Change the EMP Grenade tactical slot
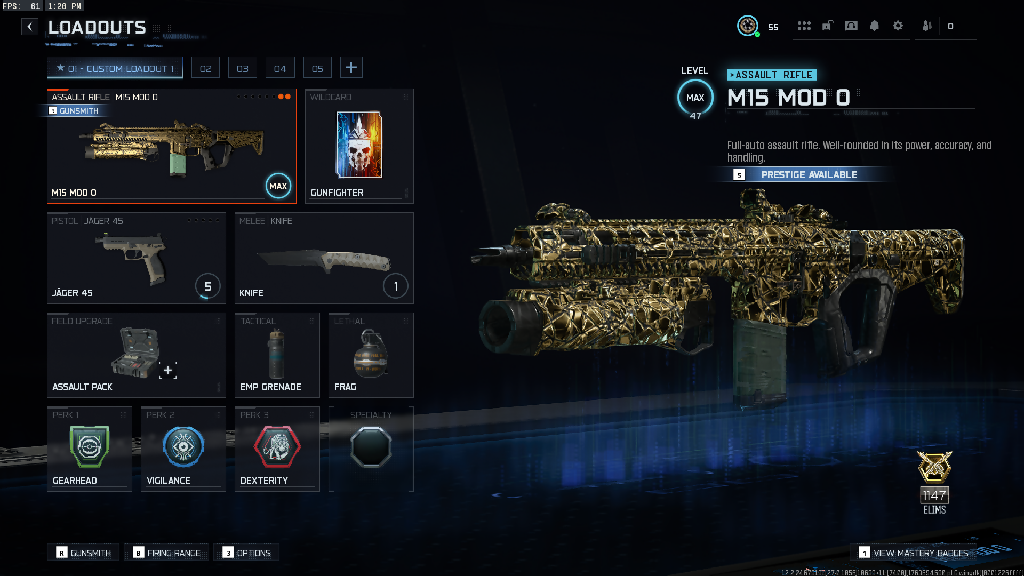1024x576 pixels. (x=277, y=355)
